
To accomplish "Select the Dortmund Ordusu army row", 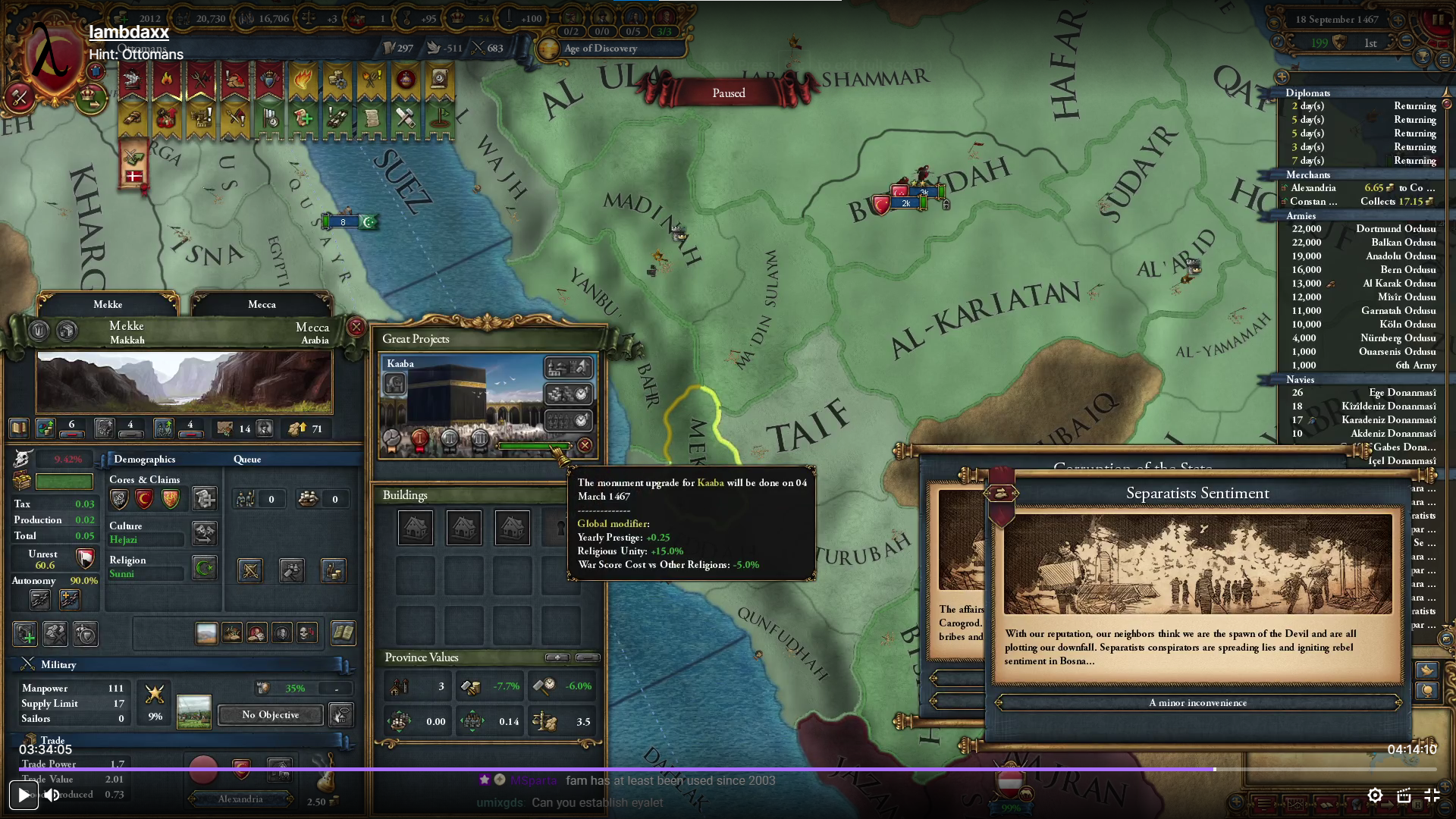I will pos(1363,228).
